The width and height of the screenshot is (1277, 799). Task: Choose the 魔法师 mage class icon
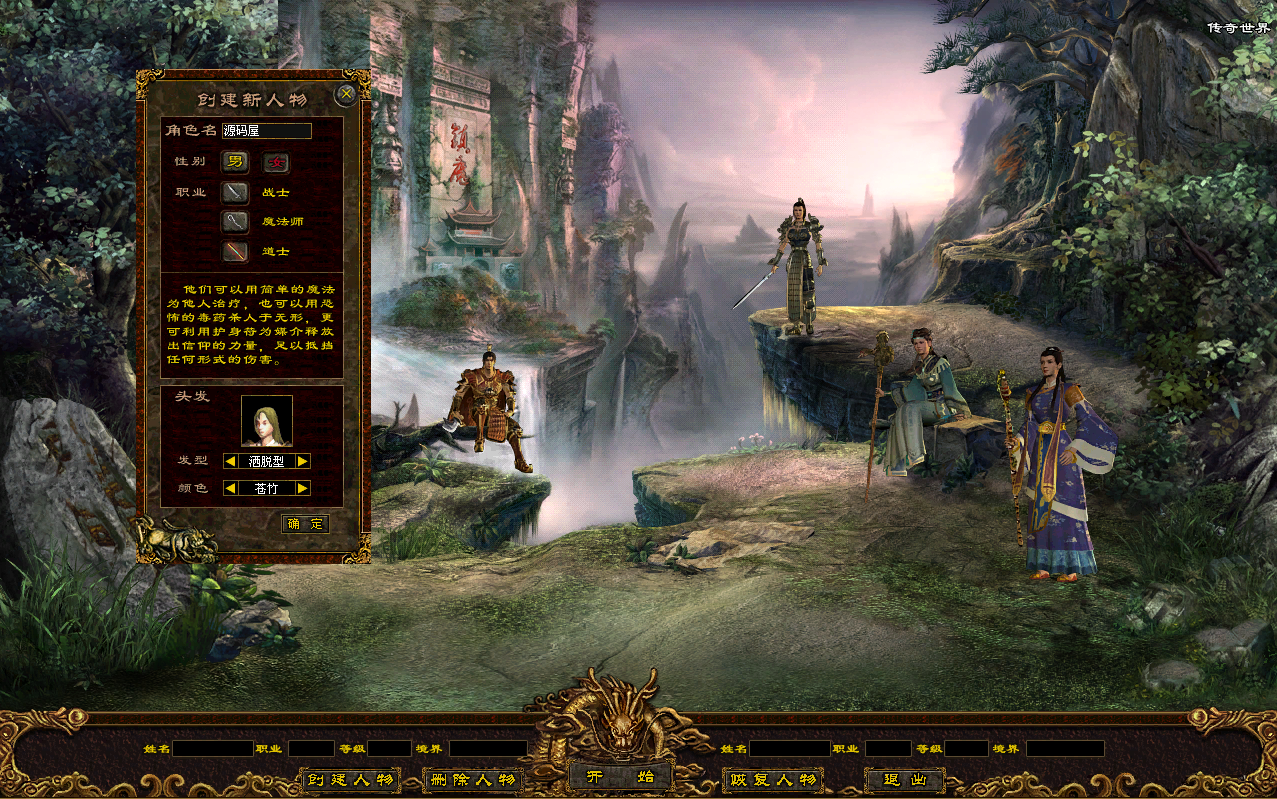tap(235, 222)
